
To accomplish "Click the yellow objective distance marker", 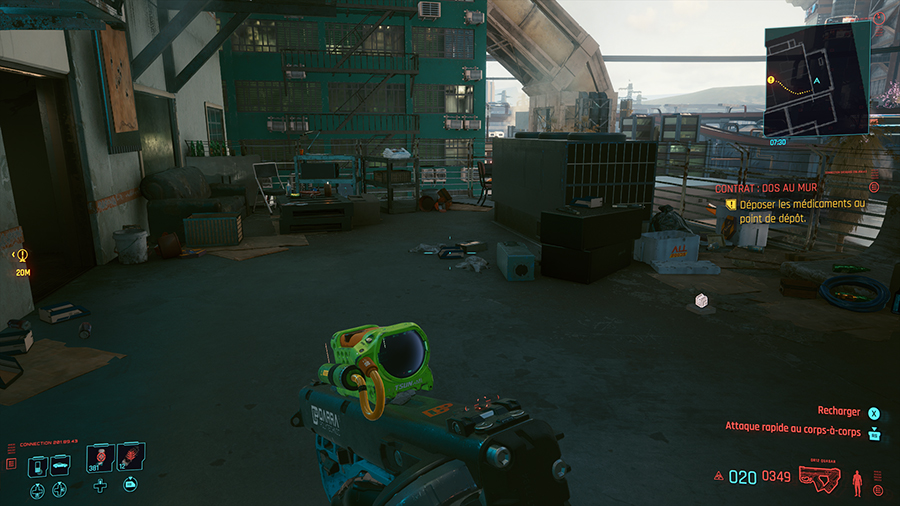I will click(22, 257).
